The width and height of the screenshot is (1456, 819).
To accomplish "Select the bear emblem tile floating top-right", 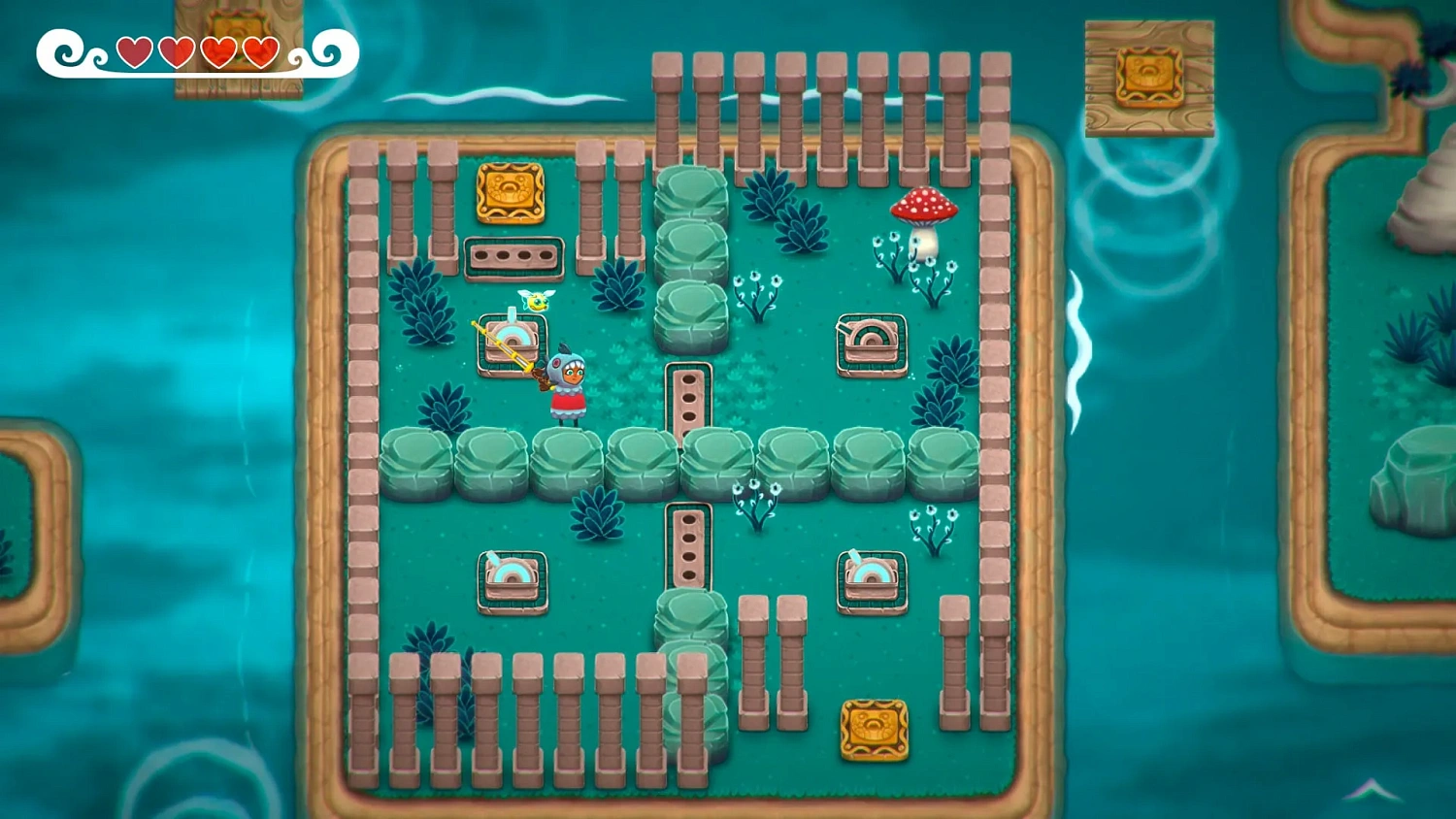I will point(1148,77).
